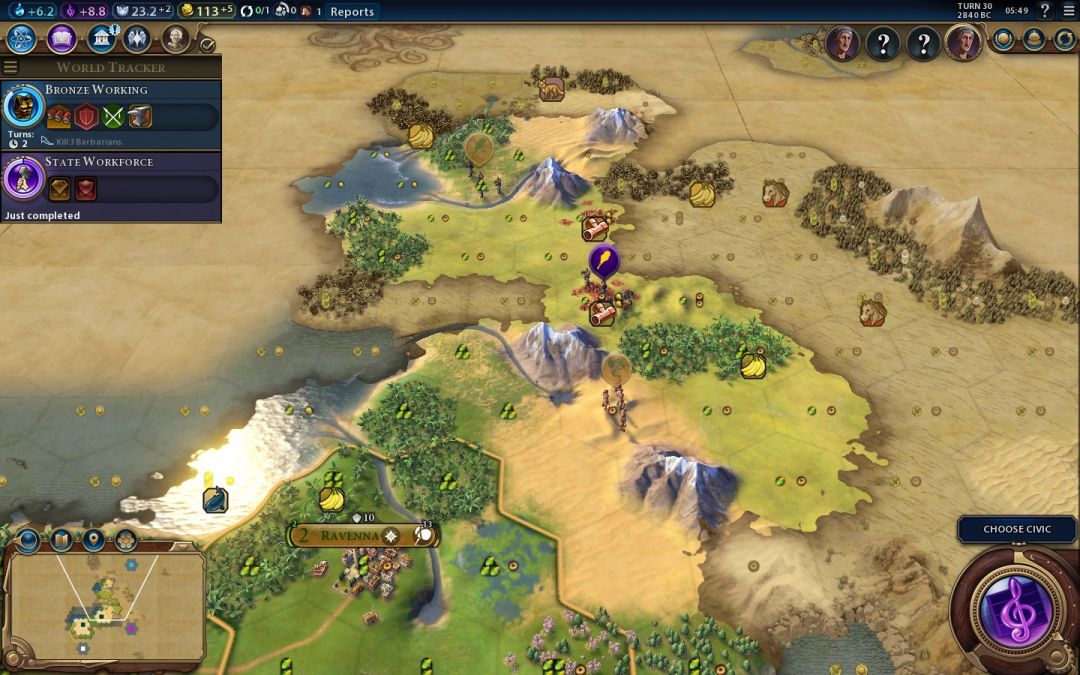Open the world rankings screen
1080x675 pixels.
pos(1004,40)
